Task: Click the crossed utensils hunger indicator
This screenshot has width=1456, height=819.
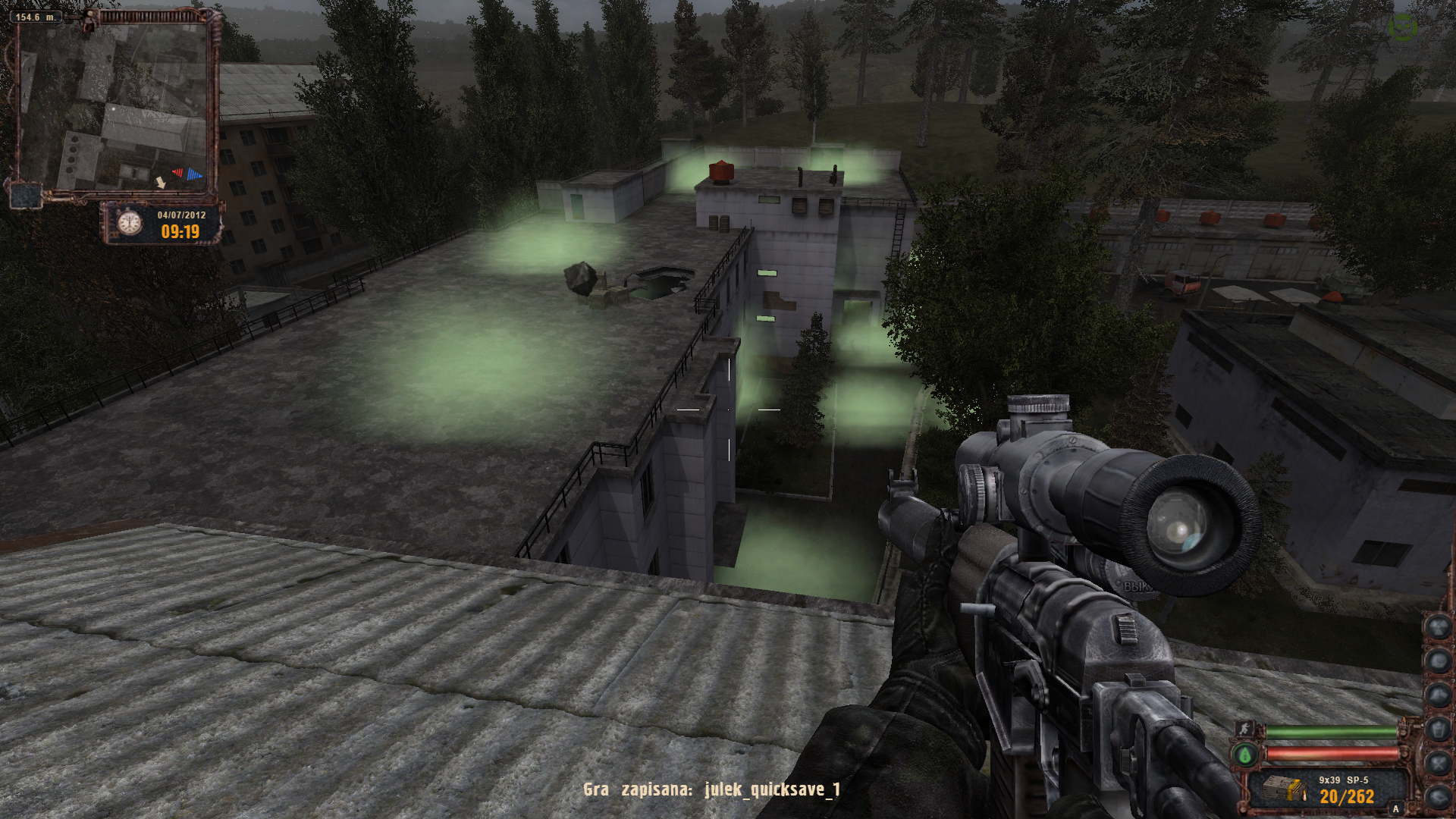Action: pyautogui.click(x=1439, y=763)
